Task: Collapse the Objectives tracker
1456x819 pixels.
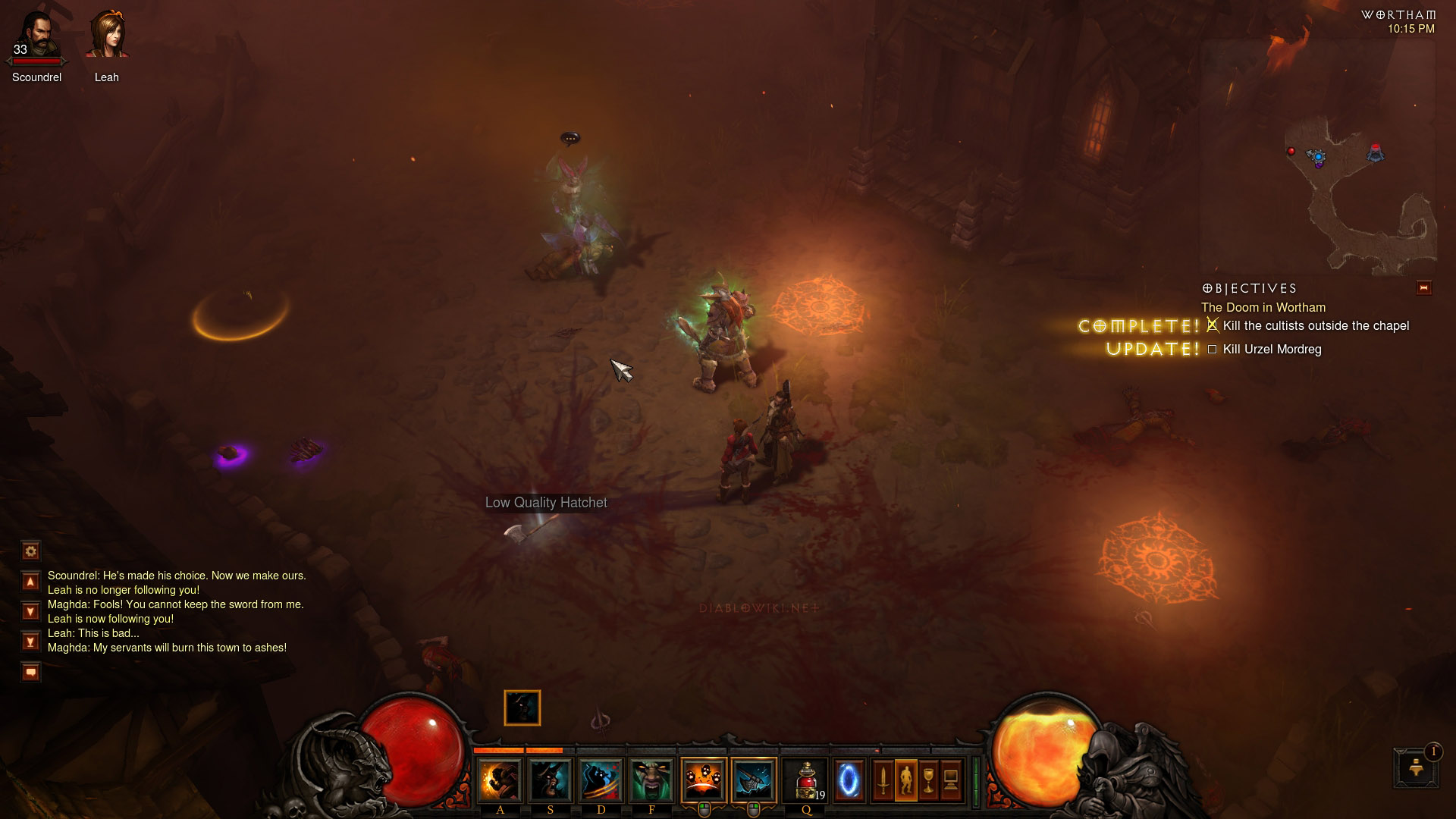Action: click(x=1423, y=288)
